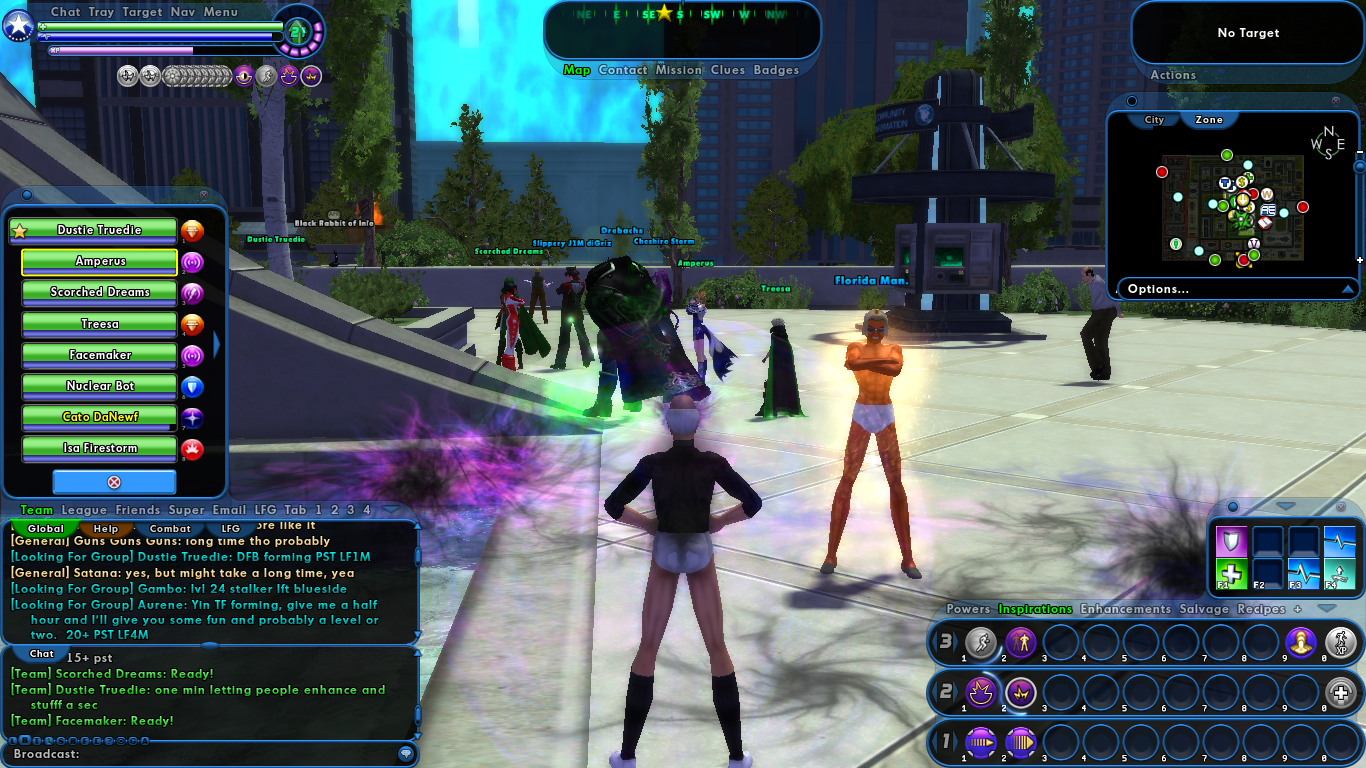Open the Recipes list
The image size is (1366, 768).
coord(1261,609)
